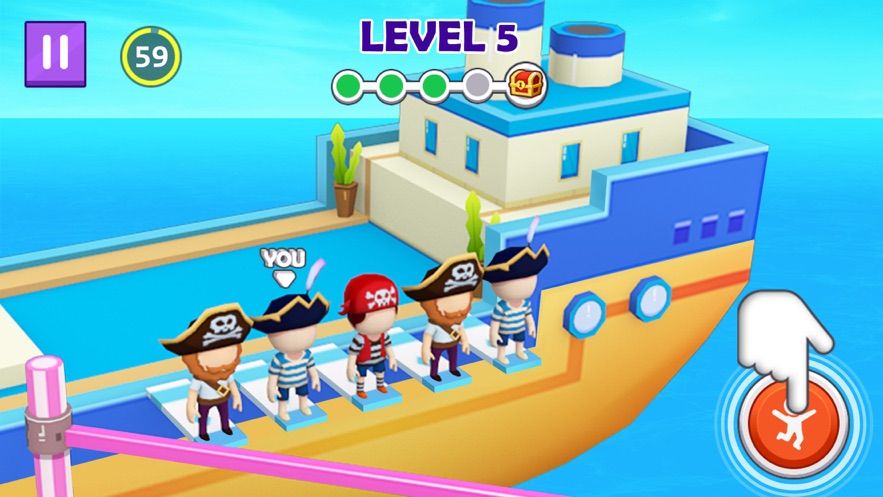This screenshot has width=883, height=497.
Task: Select the treasure chest reward icon
Action: pos(525,85)
